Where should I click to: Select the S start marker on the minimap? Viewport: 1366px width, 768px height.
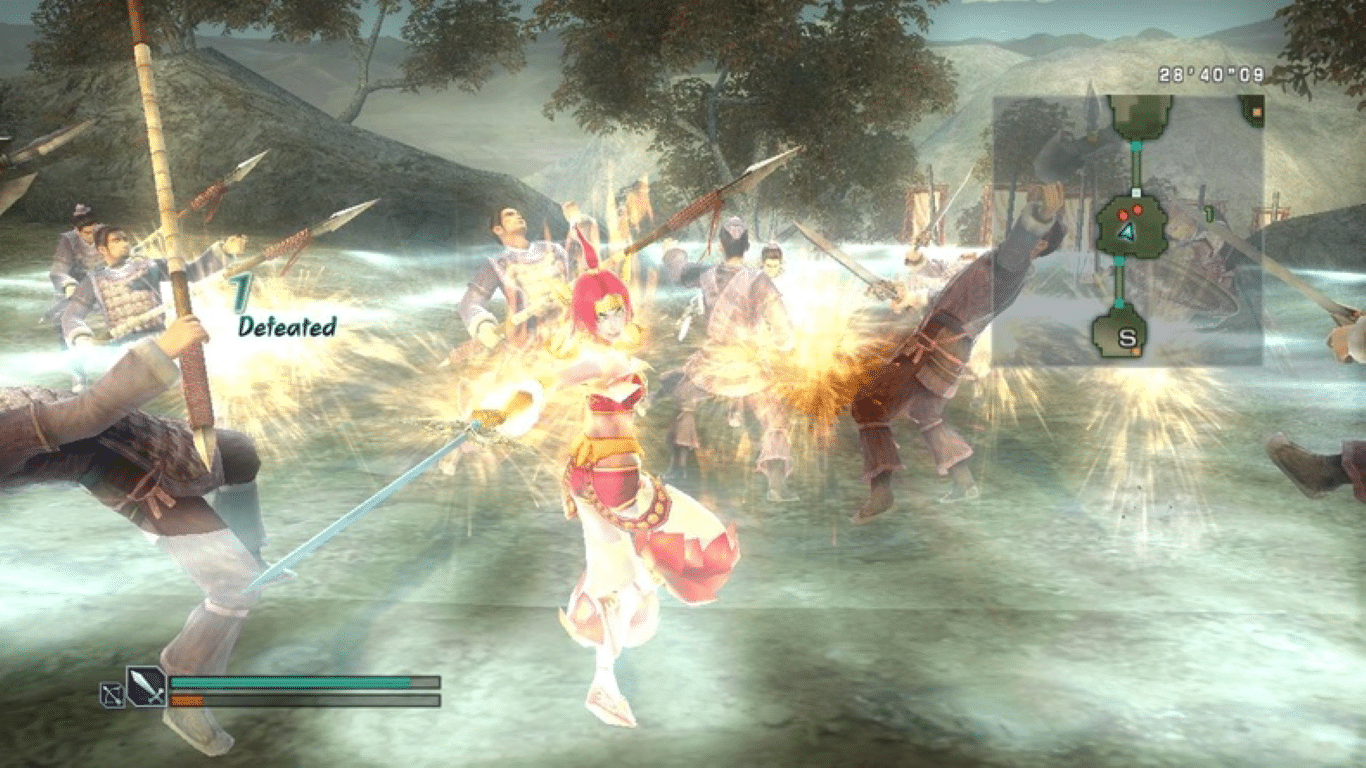tap(1127, 337)
